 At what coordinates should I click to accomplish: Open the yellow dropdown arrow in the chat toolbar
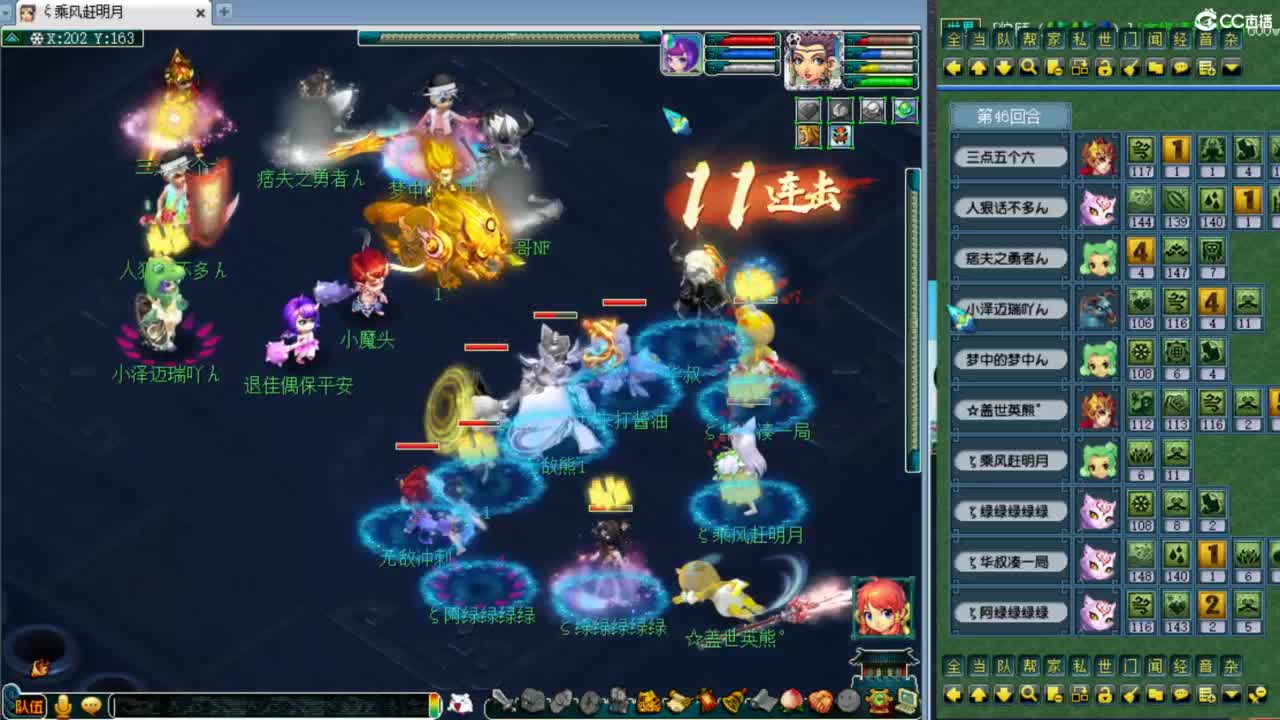tap(1229, 68)
